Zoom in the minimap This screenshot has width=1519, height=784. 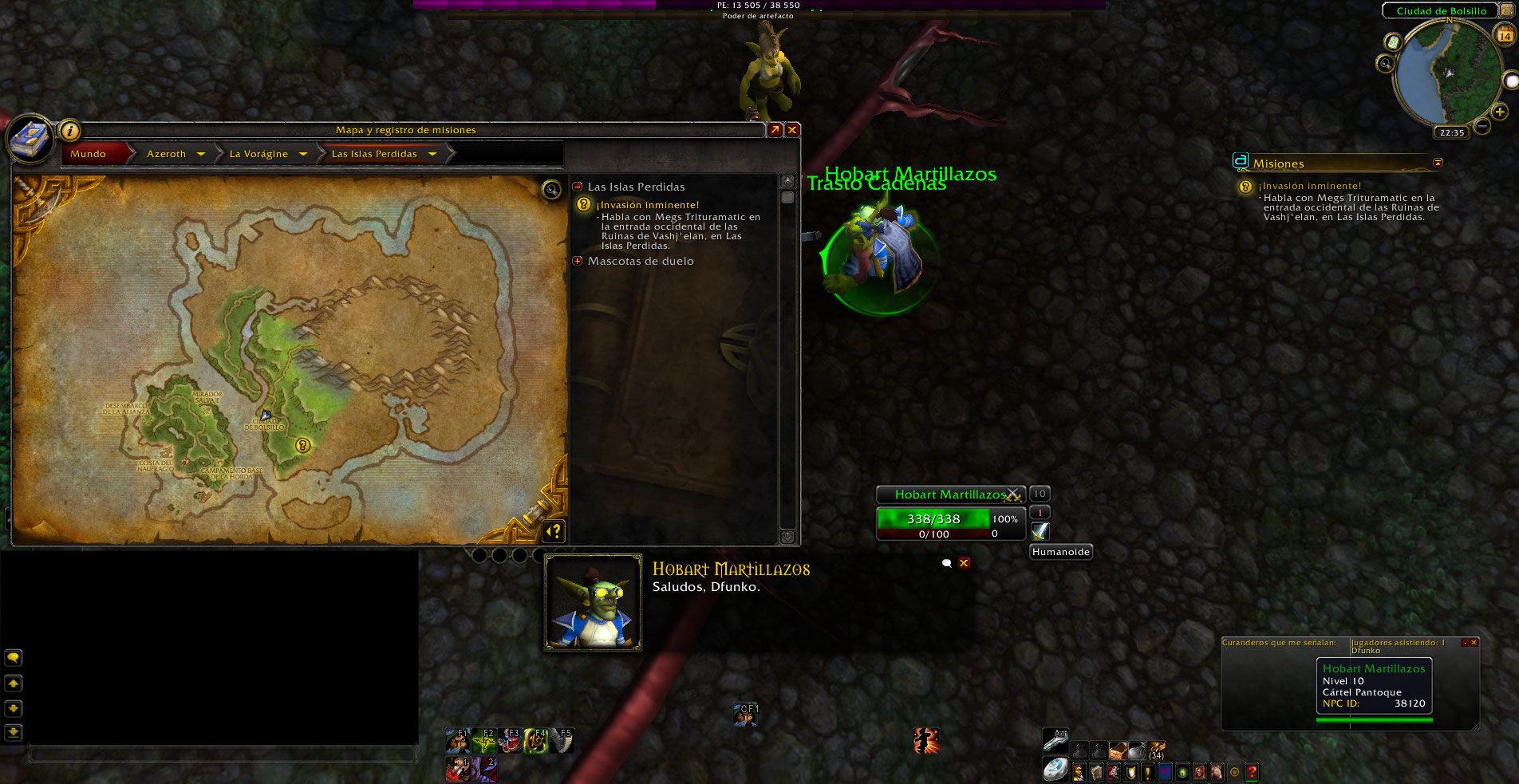(1500, 112)
